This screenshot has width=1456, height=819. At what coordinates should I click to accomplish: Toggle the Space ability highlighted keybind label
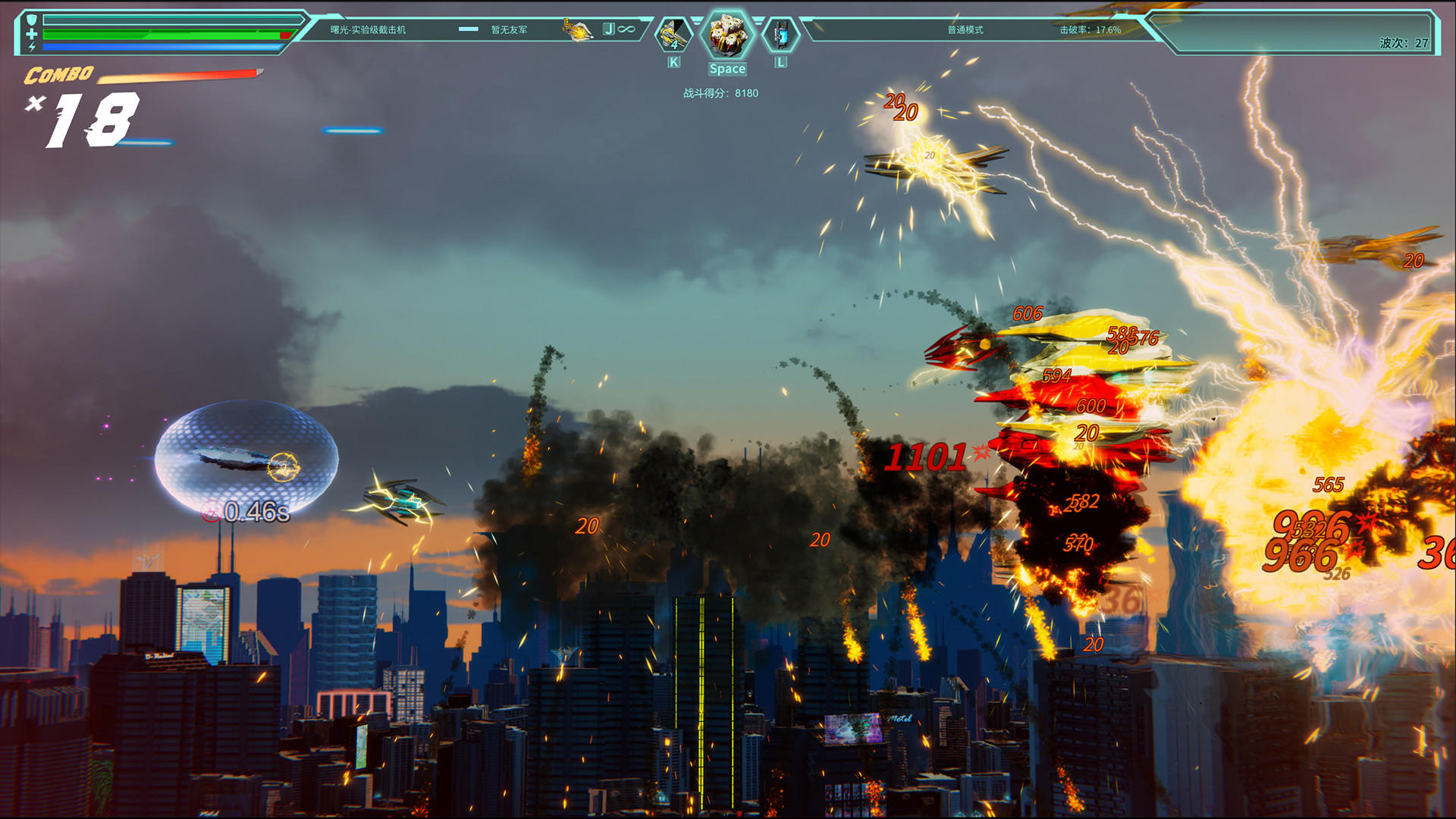pyautogui.click(x=727, y=69)
